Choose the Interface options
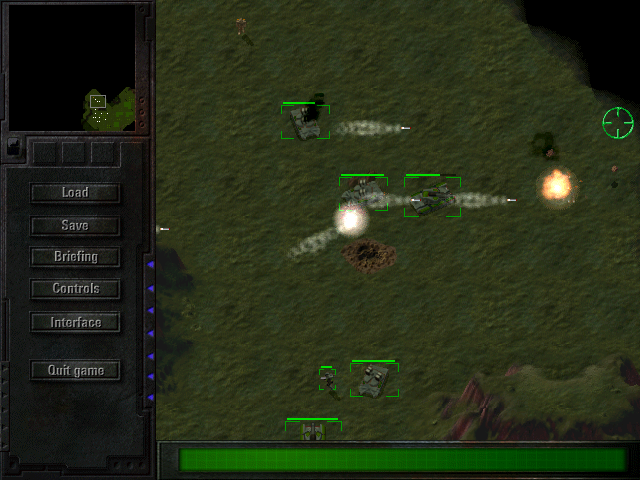The width and height of the screenshot is (640, 480). pos(75,322)
